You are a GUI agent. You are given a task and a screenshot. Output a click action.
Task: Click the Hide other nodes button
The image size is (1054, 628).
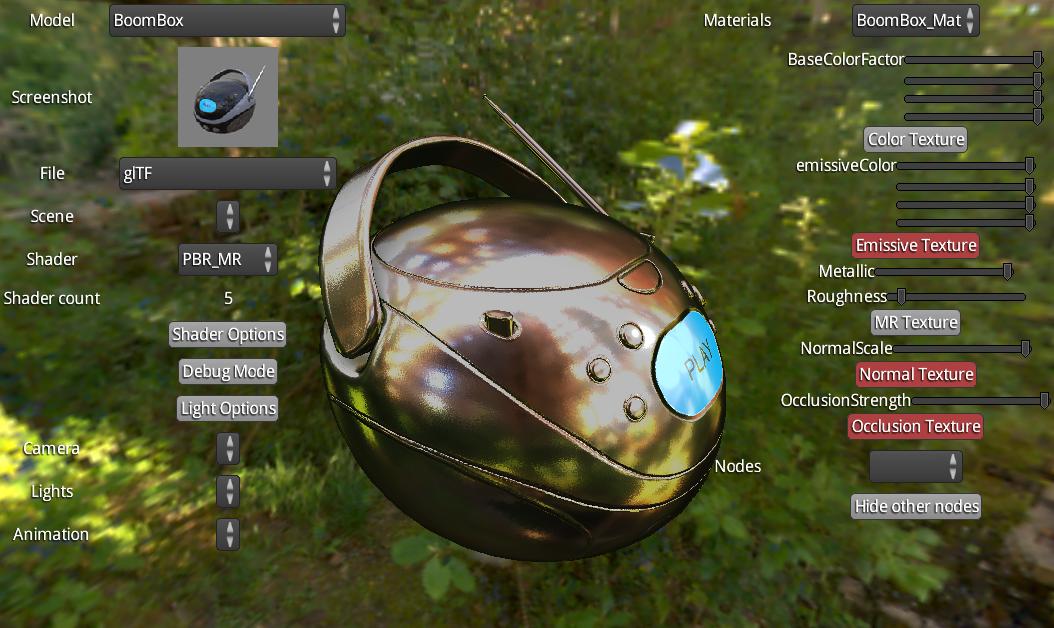click(x=916, y=506)
